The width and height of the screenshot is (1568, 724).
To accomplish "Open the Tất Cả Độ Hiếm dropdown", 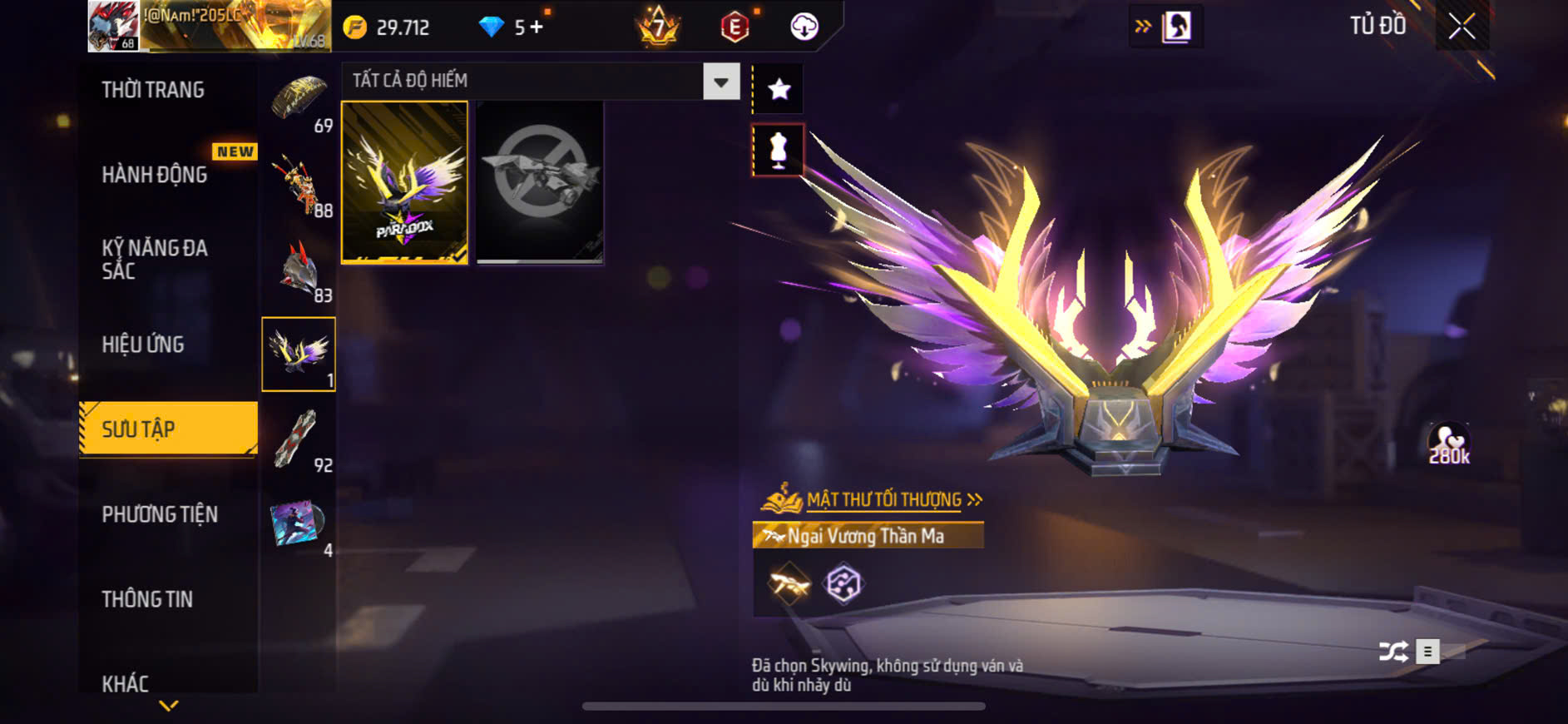I will click(x=720, y=82).
